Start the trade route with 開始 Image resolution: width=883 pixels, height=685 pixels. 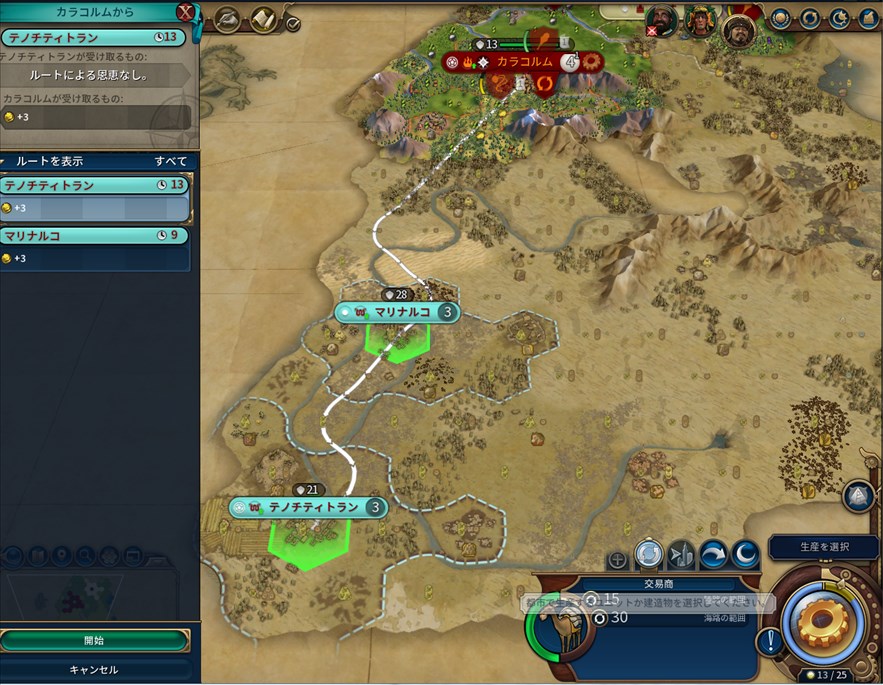click(x=94, y=640)
